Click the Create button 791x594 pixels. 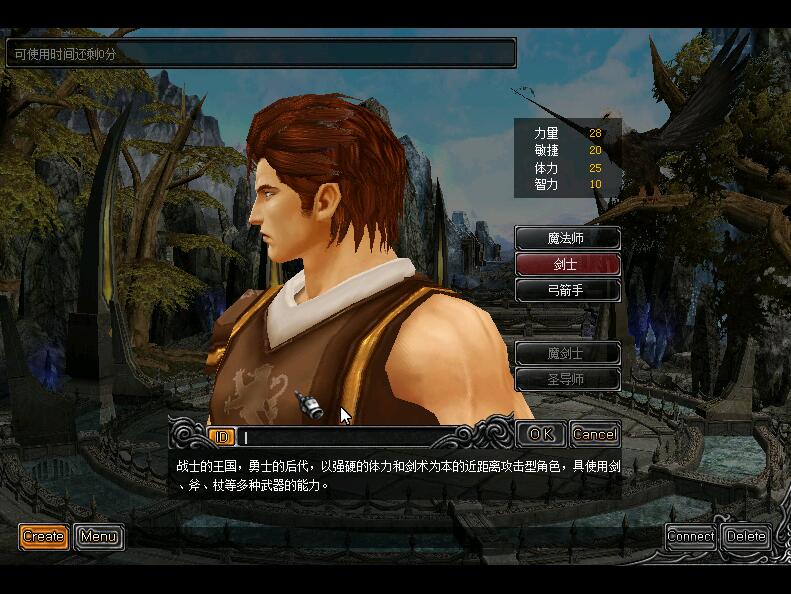(x=44, y=537)
